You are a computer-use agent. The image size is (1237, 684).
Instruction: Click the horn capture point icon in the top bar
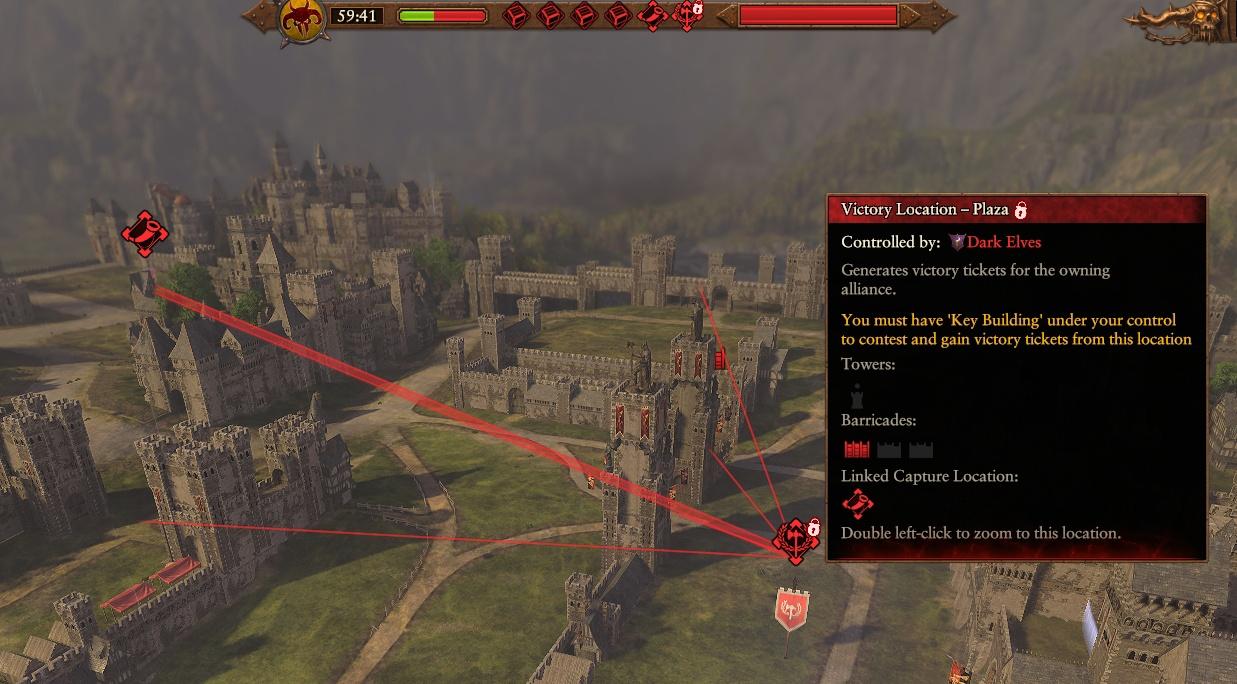[655, 15]
